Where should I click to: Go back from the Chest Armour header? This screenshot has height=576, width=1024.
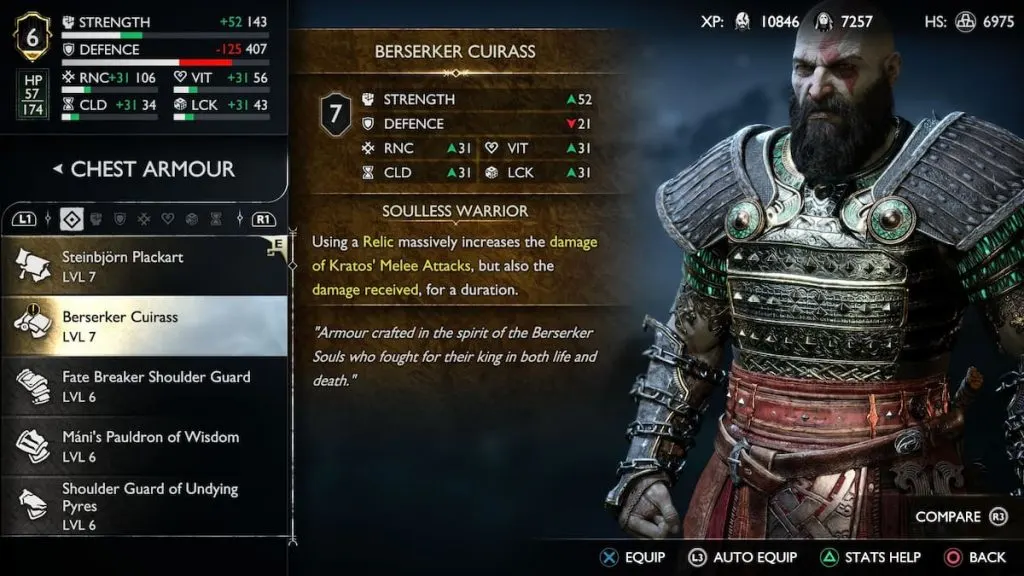click(x=57, y=169)
